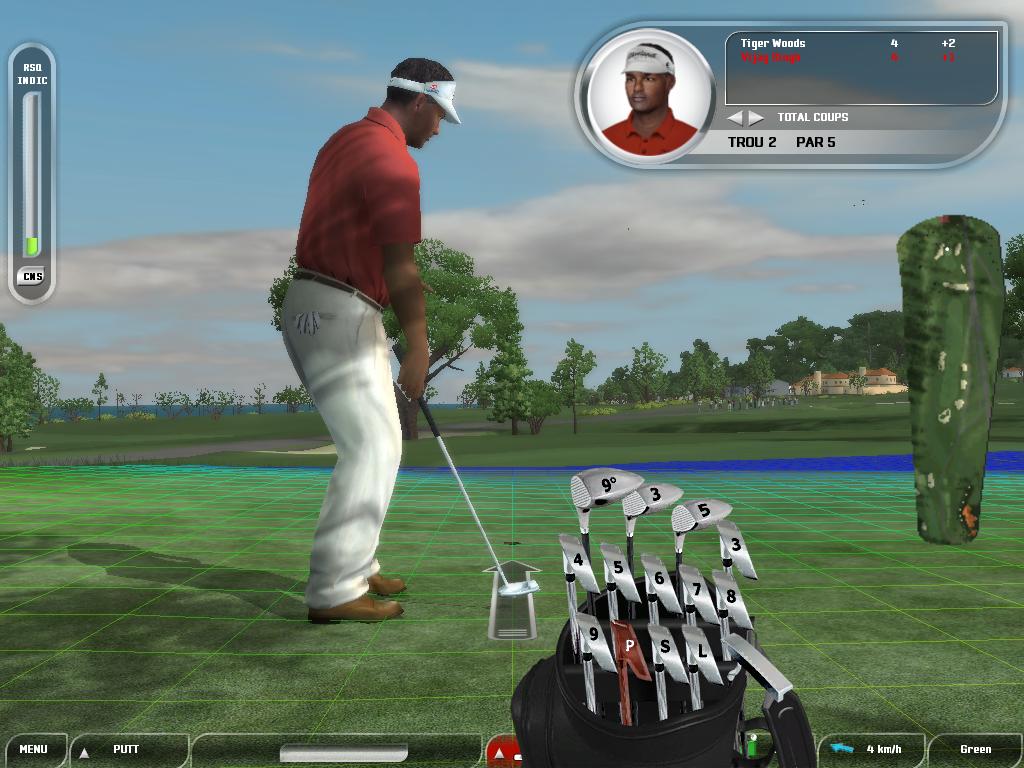
Task: Open the MENU button
Action: (33, 749)
